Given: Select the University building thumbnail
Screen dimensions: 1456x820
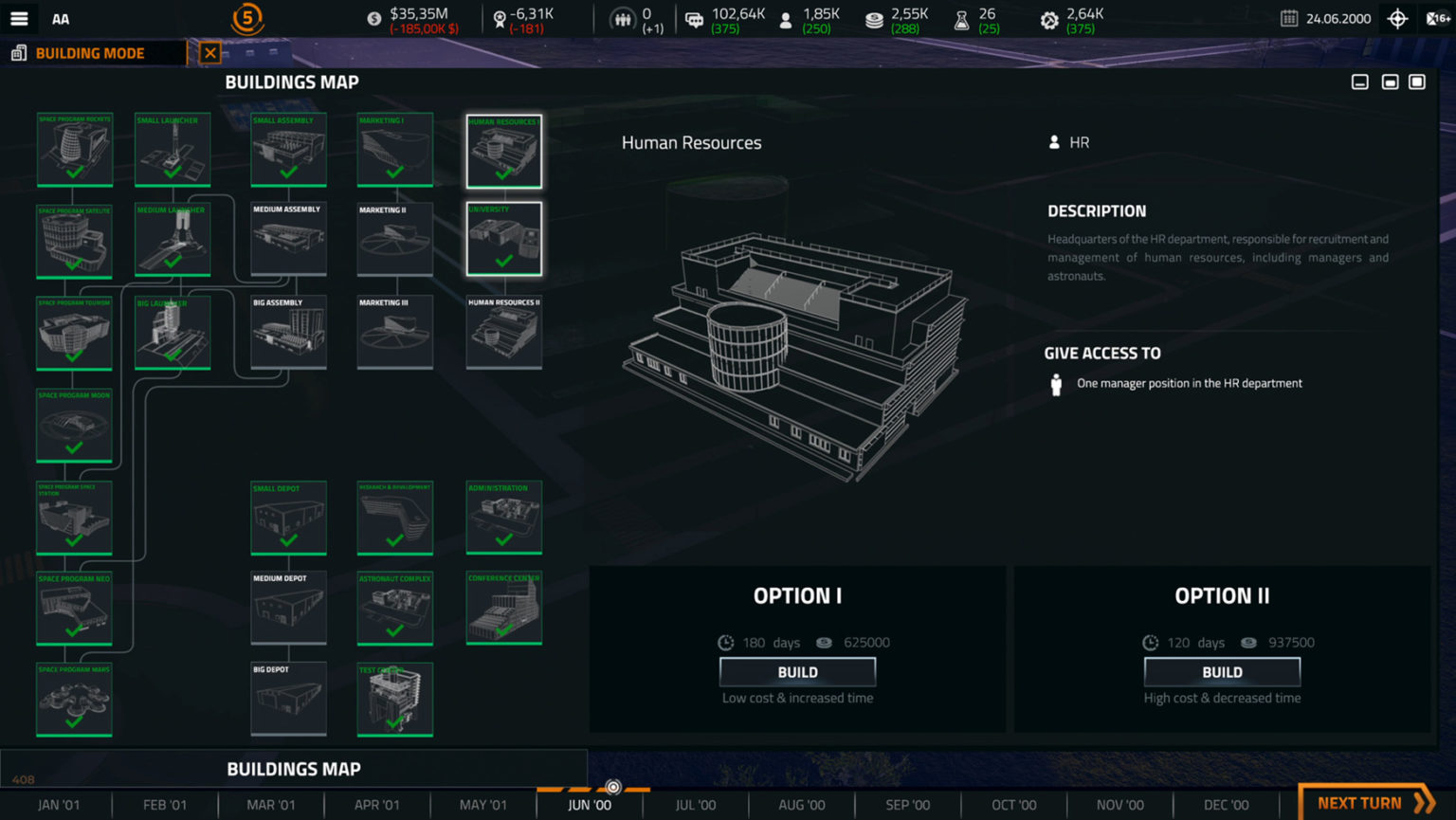Looking at the screenshot, I should 503,238.
